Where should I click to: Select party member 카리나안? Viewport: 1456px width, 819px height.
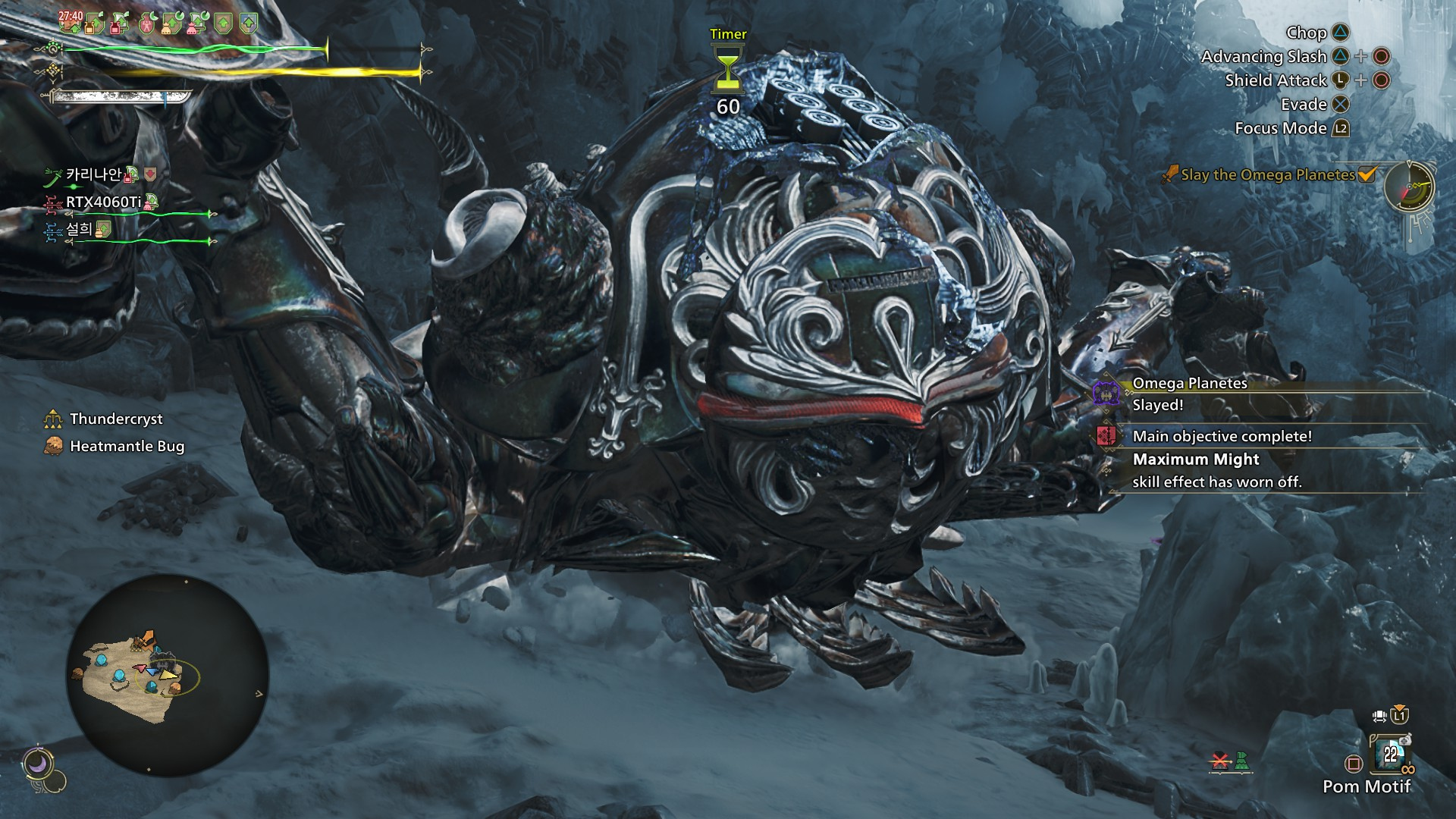click(93, 174)
